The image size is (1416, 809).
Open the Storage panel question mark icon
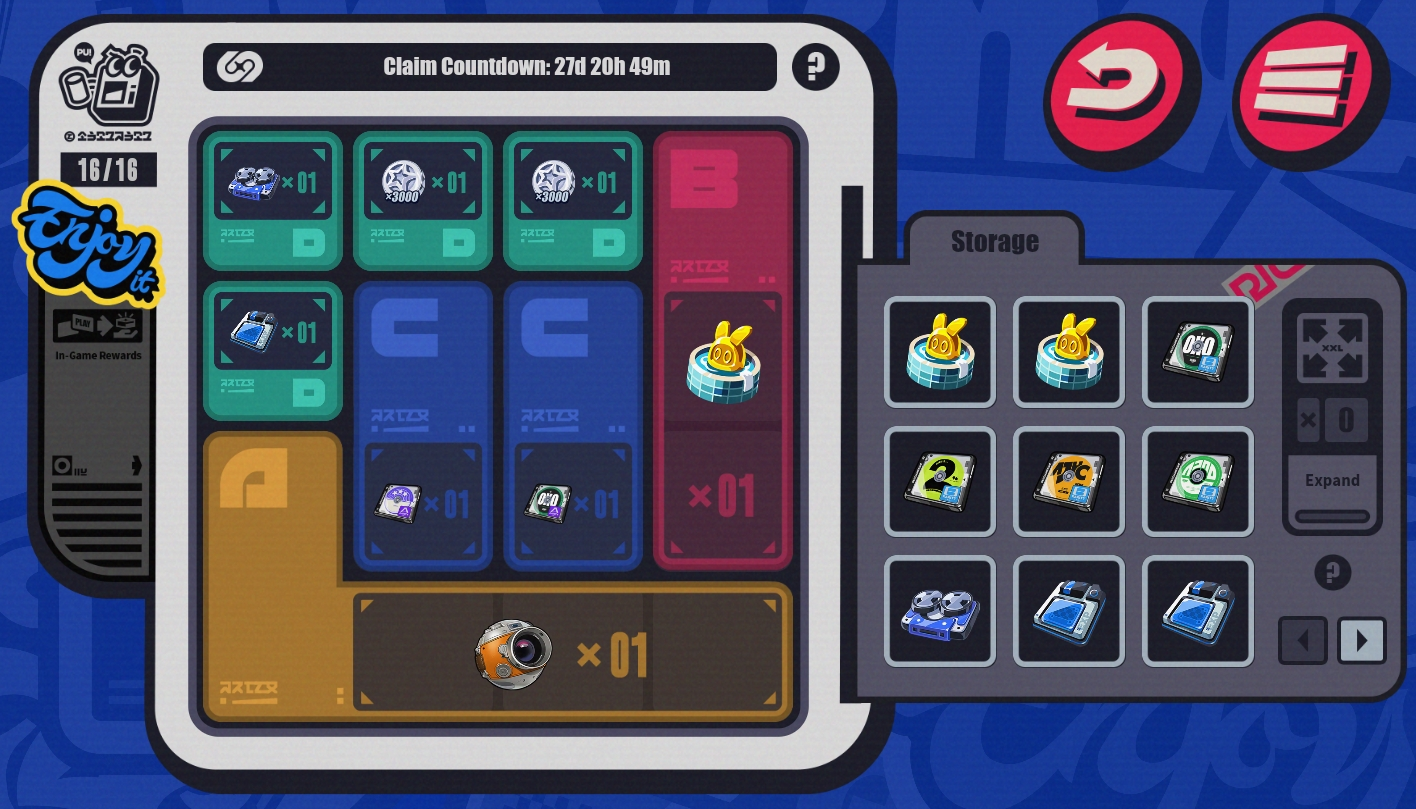1333,572
